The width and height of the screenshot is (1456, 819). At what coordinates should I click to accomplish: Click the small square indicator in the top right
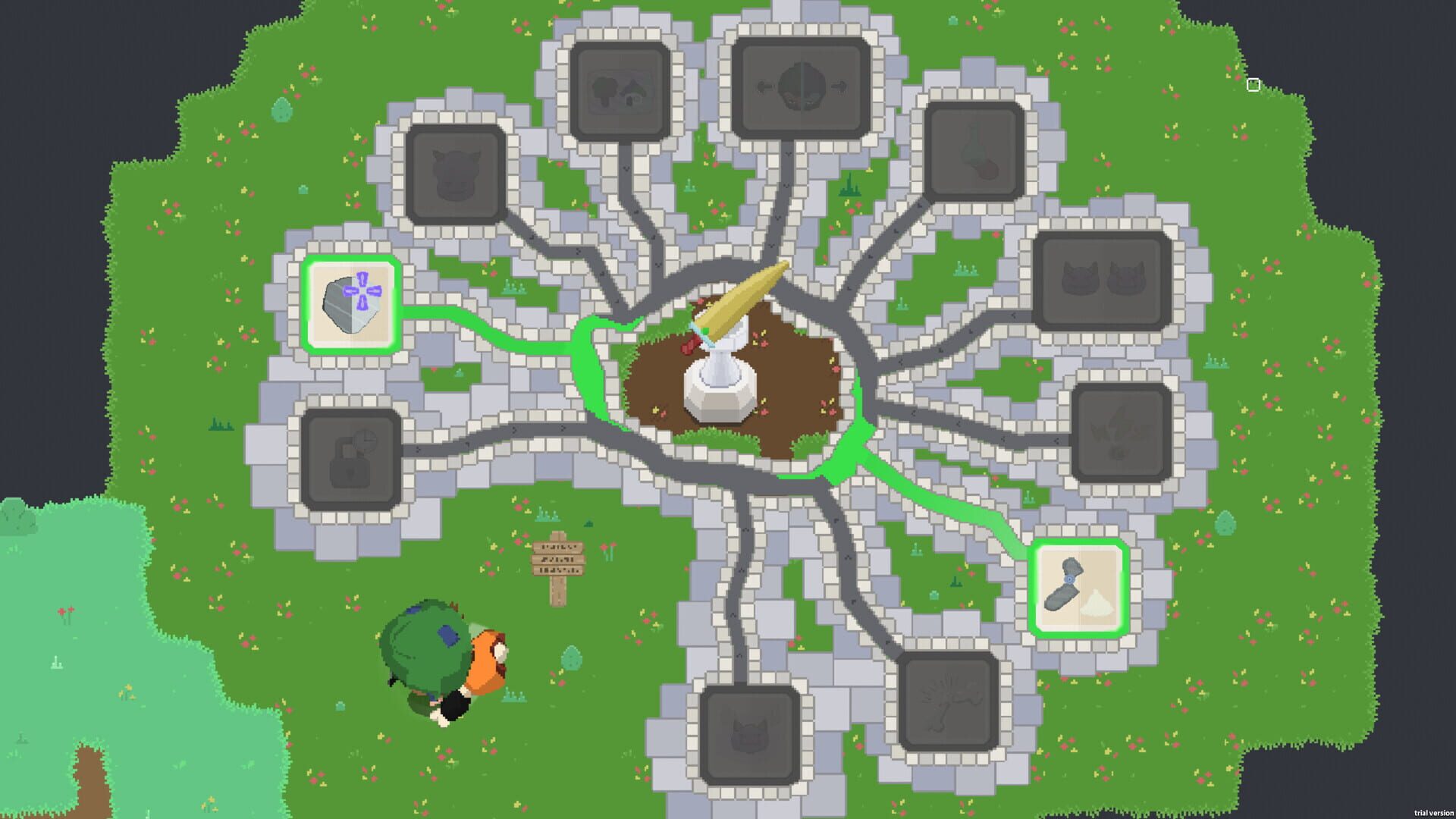(1253, 85)
